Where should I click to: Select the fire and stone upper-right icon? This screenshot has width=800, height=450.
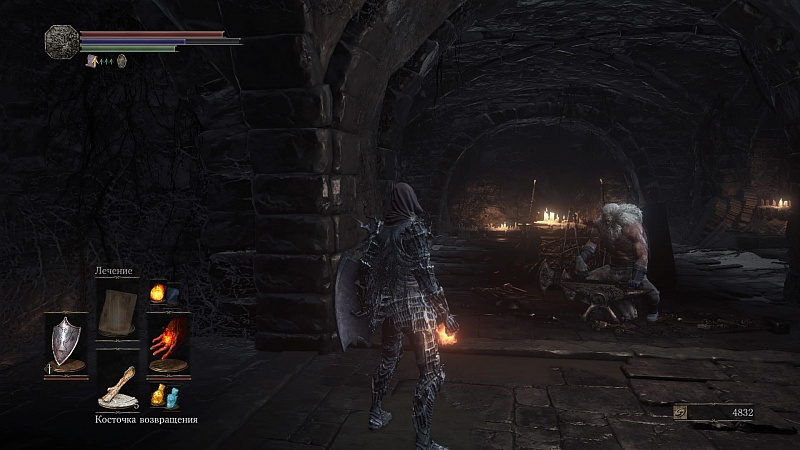162,294
